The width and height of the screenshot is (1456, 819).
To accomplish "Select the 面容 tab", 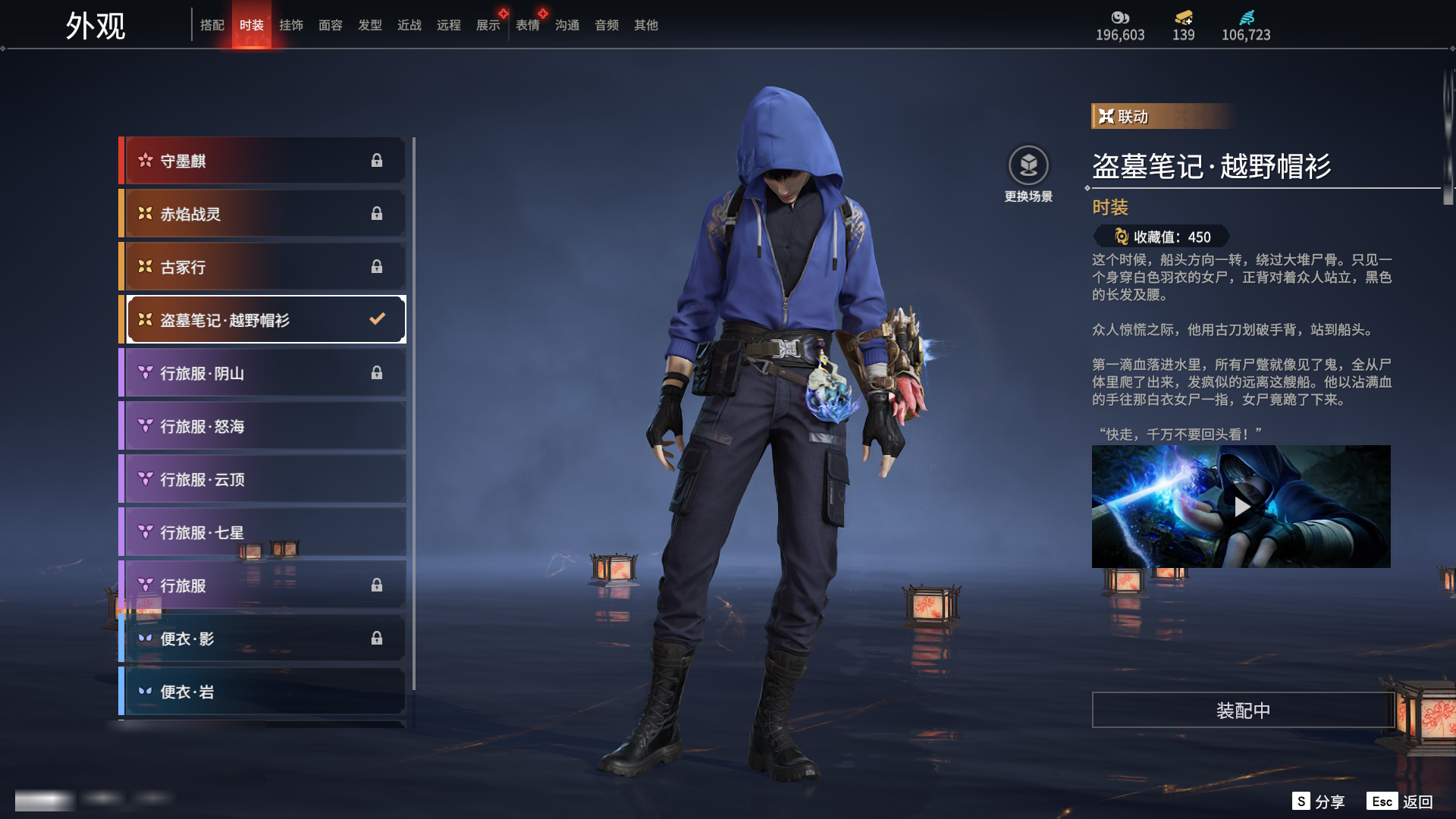I will [x=331, y=25].
